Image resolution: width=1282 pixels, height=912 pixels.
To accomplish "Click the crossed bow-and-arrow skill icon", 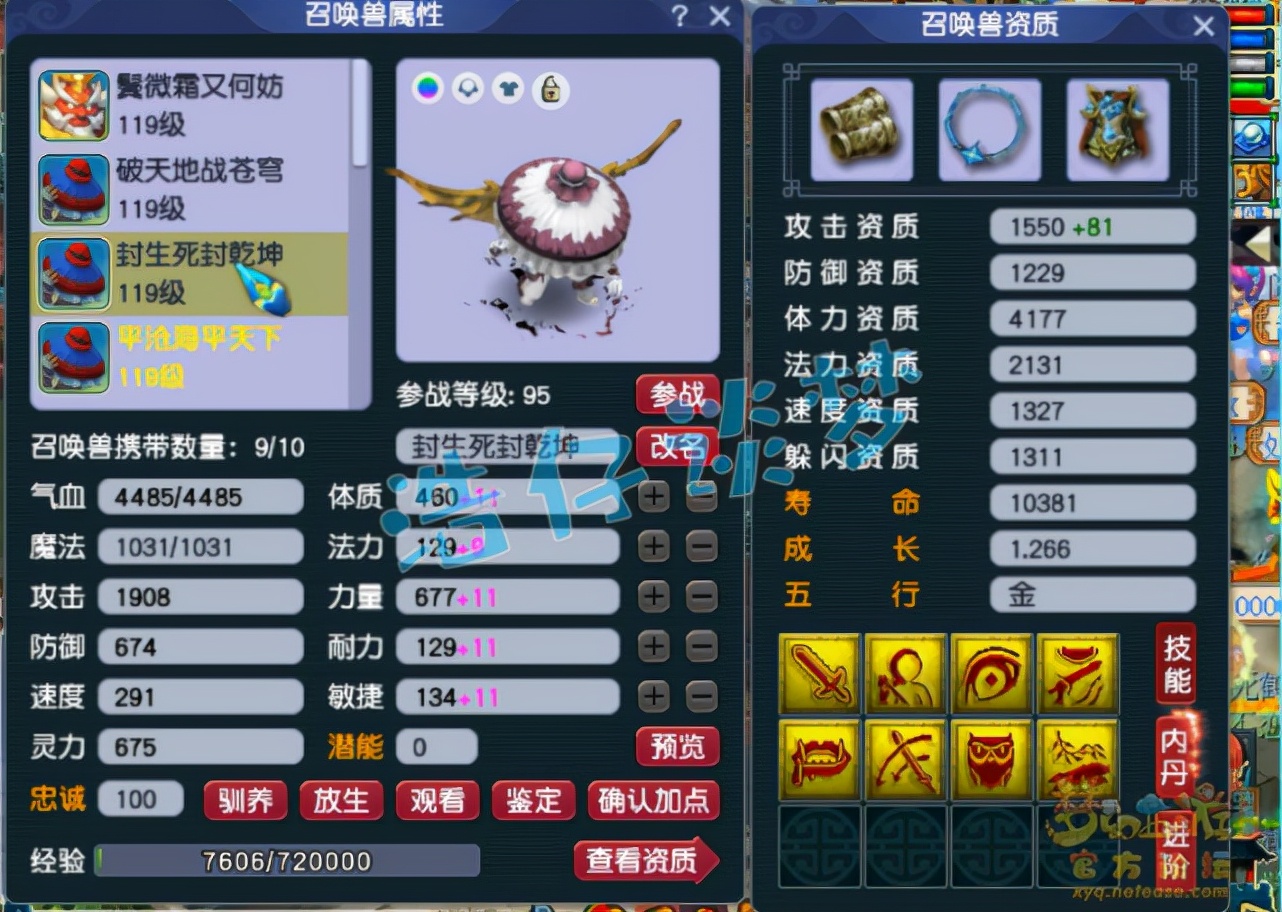I will coord(905,759).
